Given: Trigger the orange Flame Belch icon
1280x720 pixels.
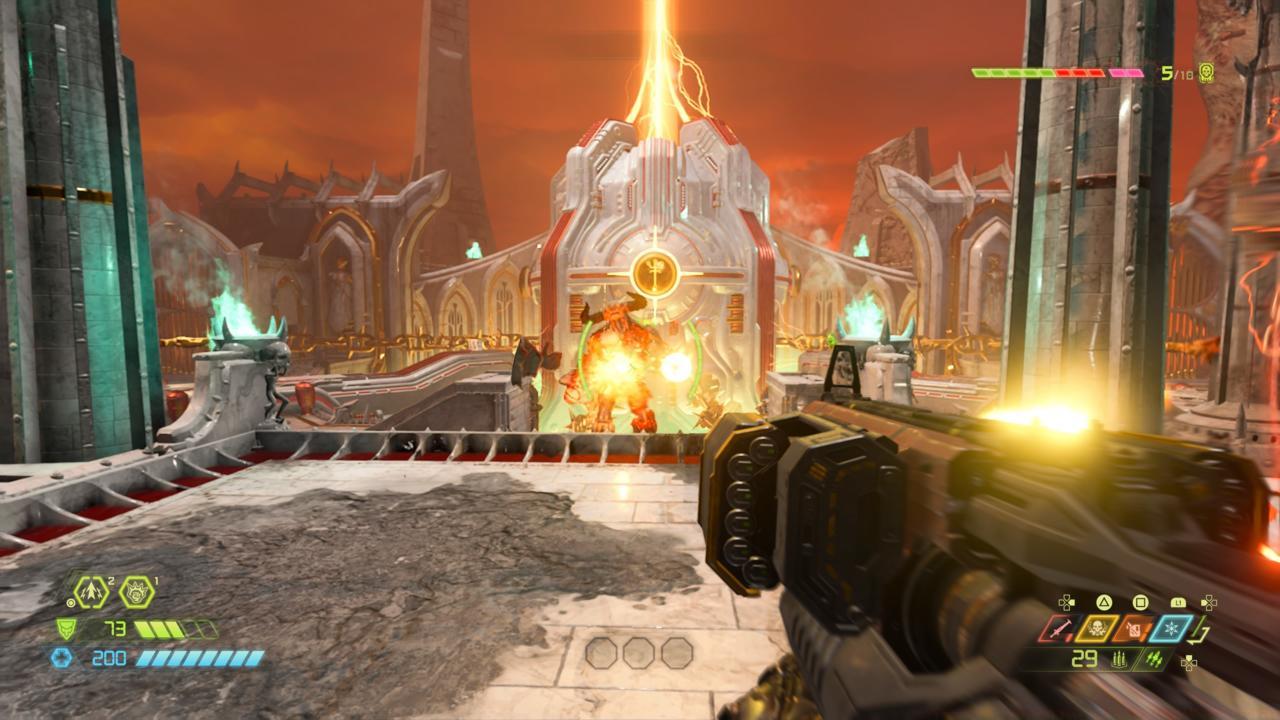Looking at the screenshot, I should tap(1134, 629).
